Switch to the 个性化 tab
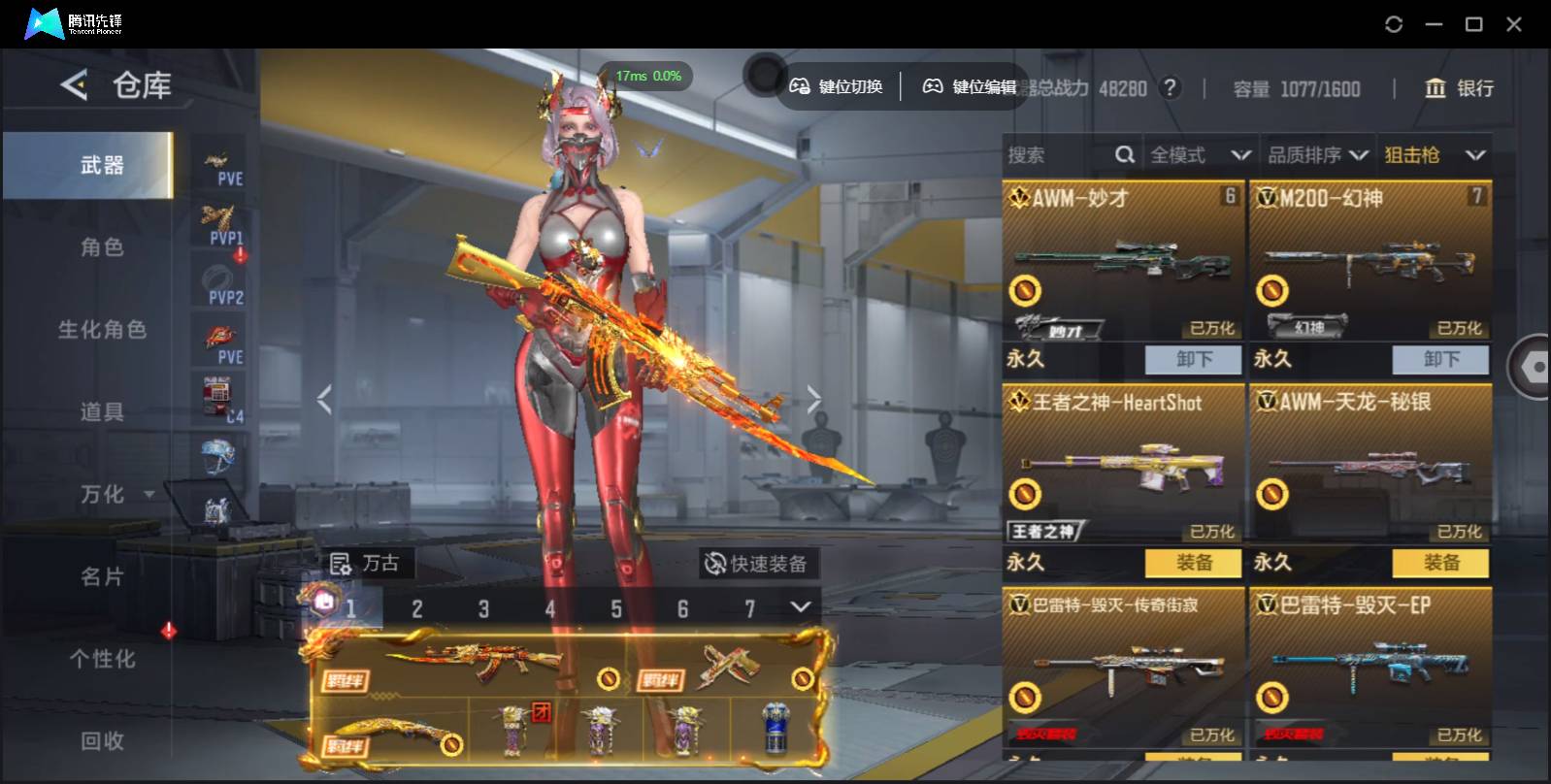The image size is (1551, 784). pyautogui.click(x=102, y=660)
